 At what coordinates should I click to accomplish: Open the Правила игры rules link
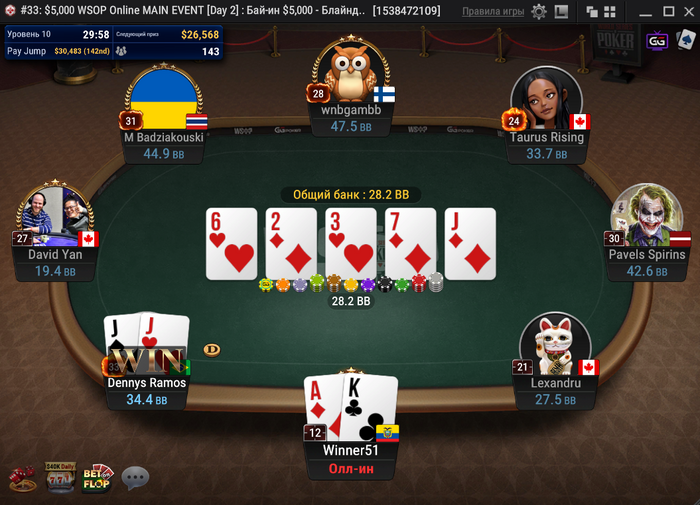pos(493,11)
